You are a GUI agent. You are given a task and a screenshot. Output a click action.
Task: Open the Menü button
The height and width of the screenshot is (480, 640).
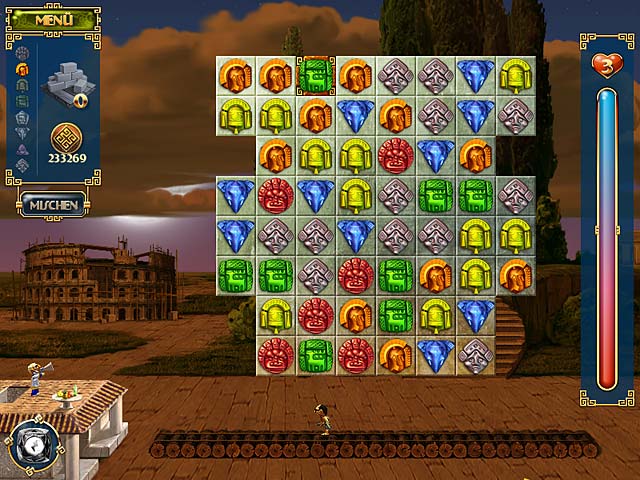pos(52,19)
